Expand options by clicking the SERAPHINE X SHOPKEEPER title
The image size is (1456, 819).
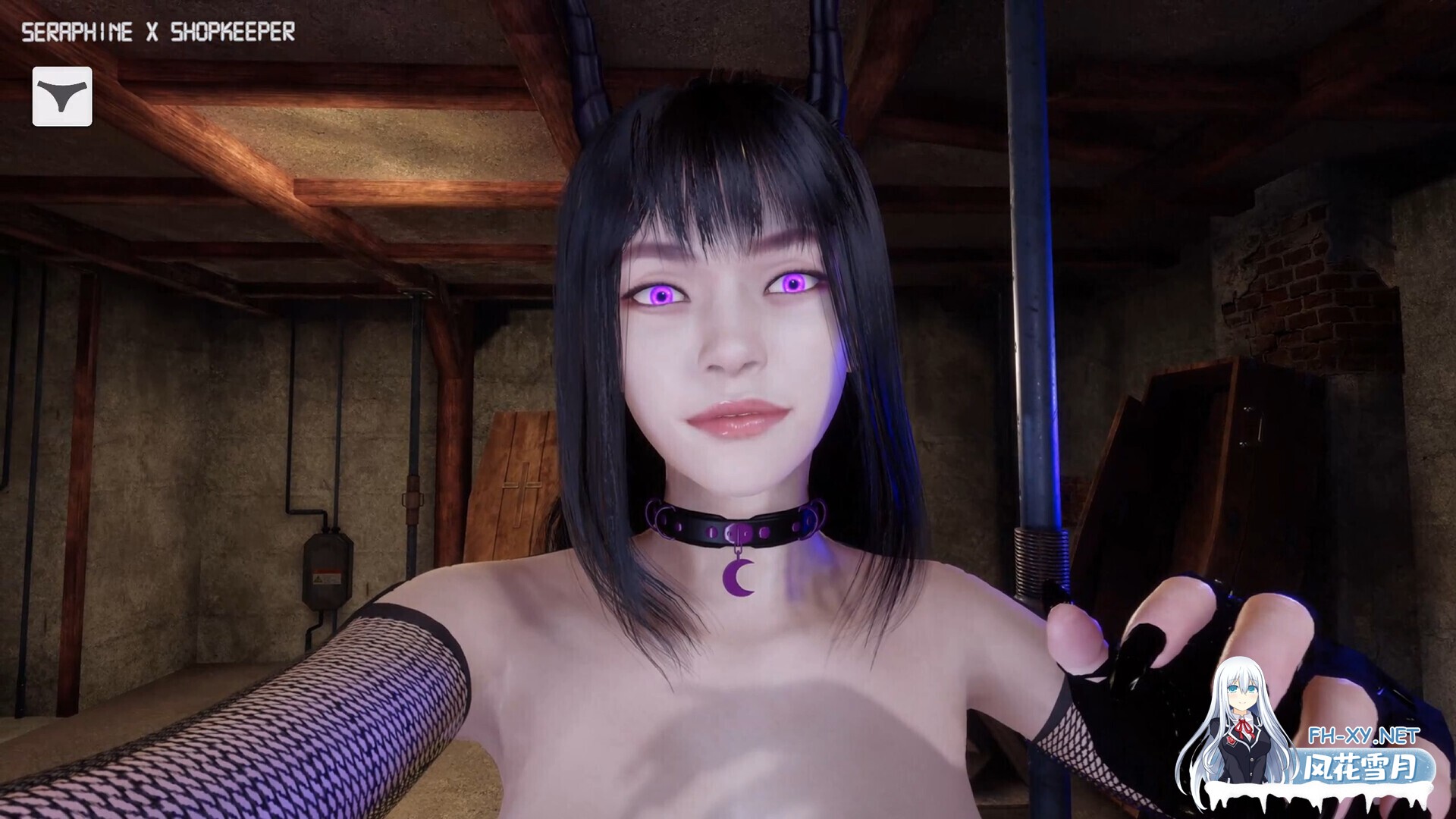pyautogui.click(x=159, y=32)
